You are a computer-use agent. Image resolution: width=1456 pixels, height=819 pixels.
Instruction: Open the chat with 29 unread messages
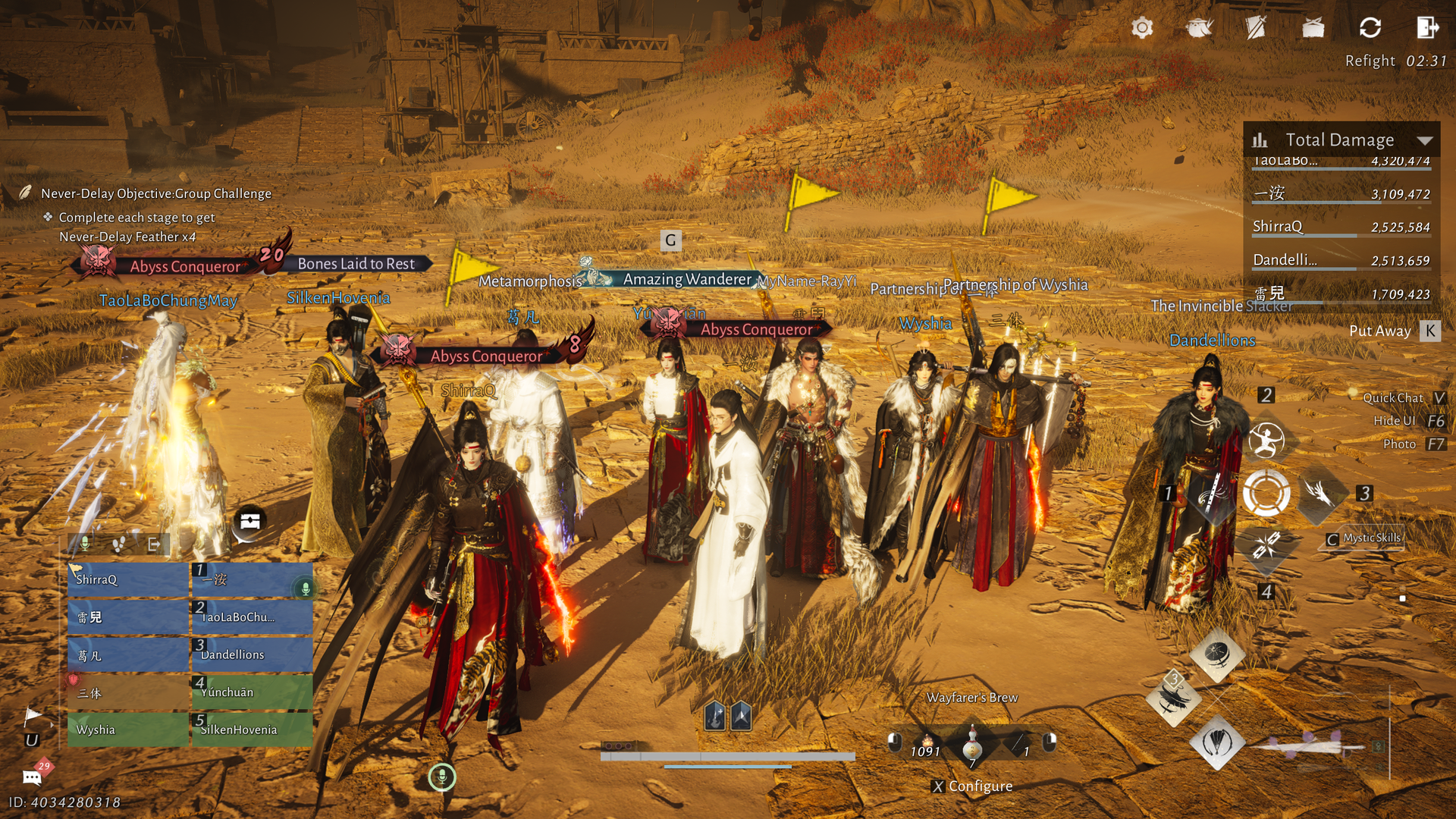pyautogui.click(x=33, y=776)
